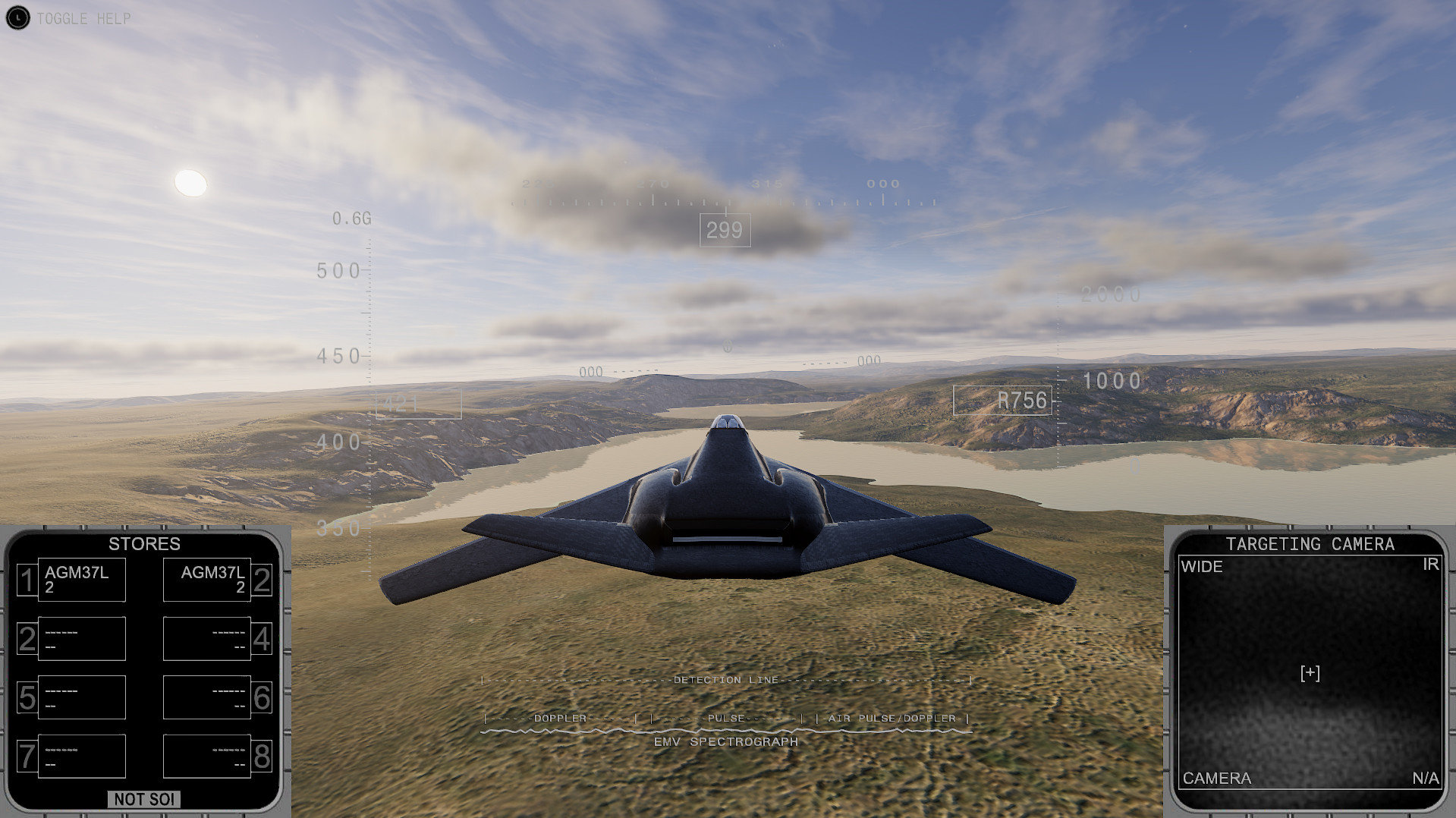Image resolution: width=1456 pixels, height=818 pixels.
Task: Switch the targeting camera IR mode
Action: [x=1429, y=565]
